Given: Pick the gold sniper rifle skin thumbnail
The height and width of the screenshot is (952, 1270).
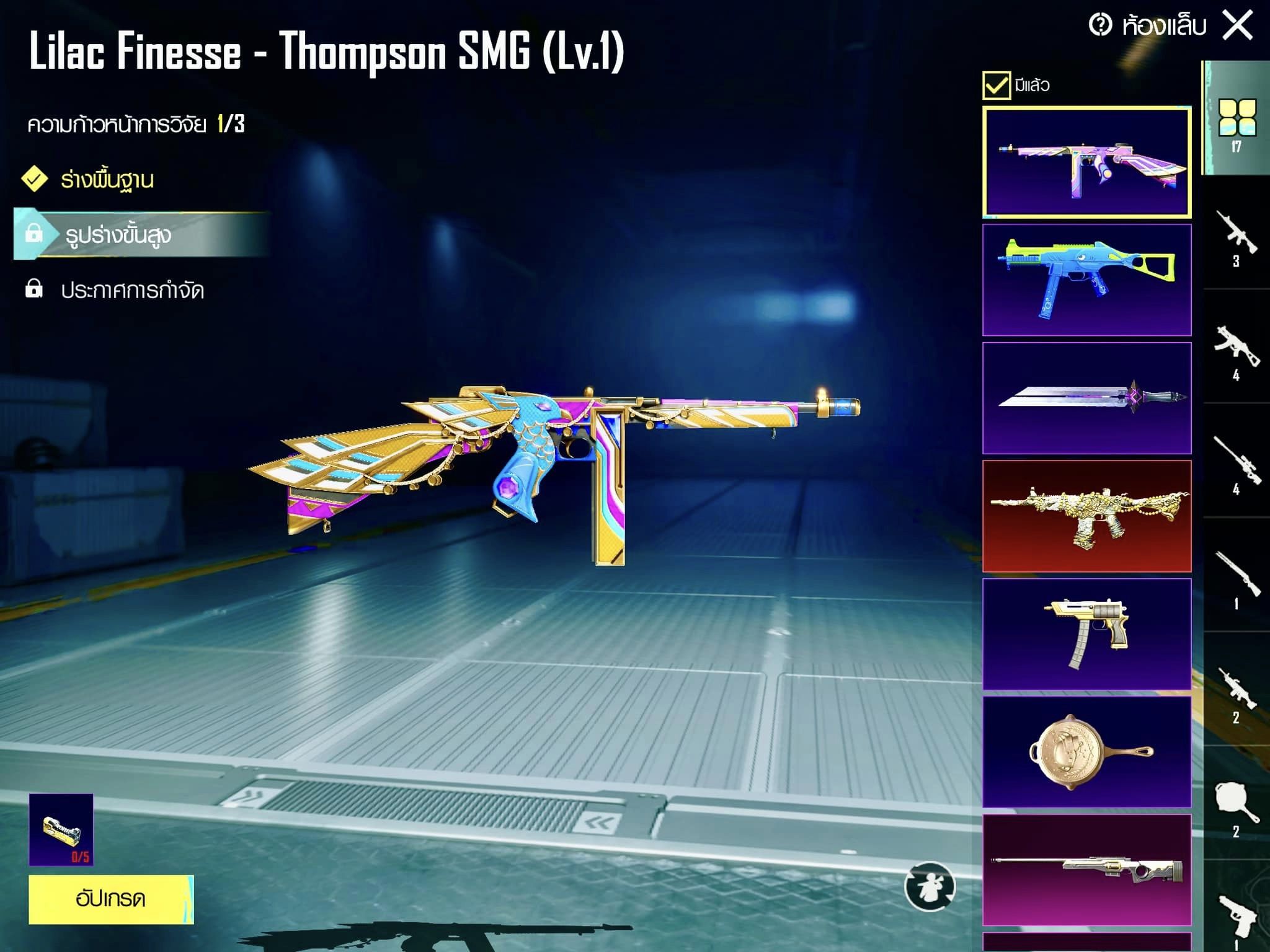Looking at the screenshot, I should point(1086,870).
